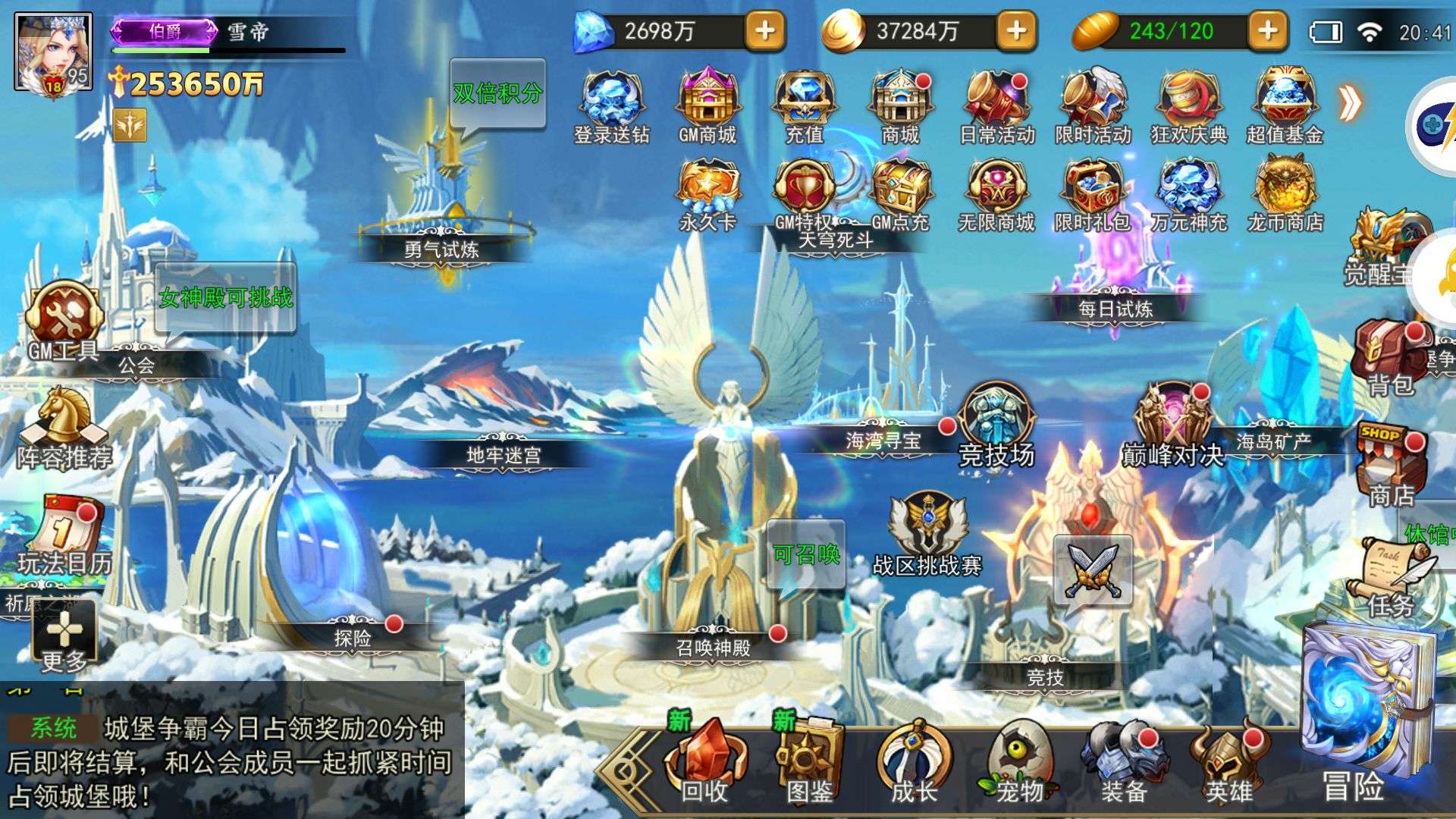Open the 充值 recharge menu
Image resolution: width=1456 pixels, height=819 pixels.
pyautogui.click(x=804, y=106)
